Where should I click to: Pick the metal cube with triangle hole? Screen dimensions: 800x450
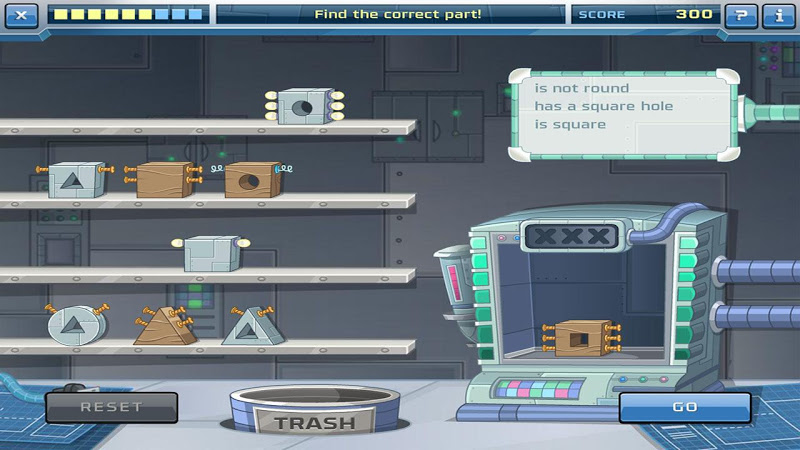(75, 180)
